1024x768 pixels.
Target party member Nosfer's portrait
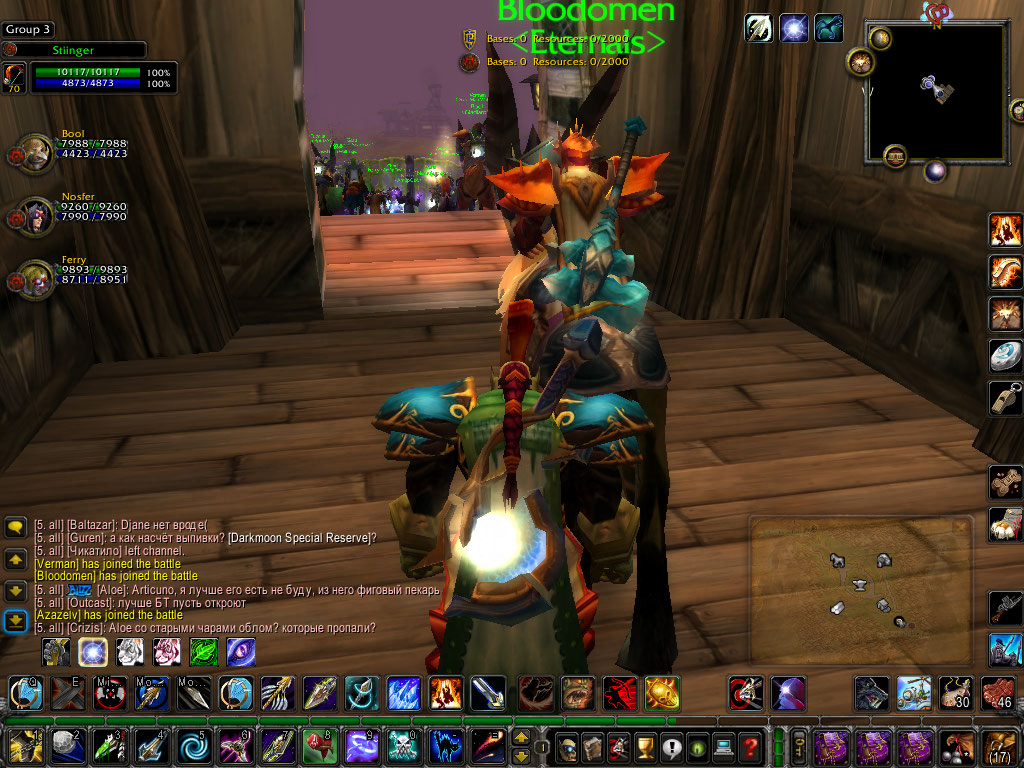coord(36,214)
